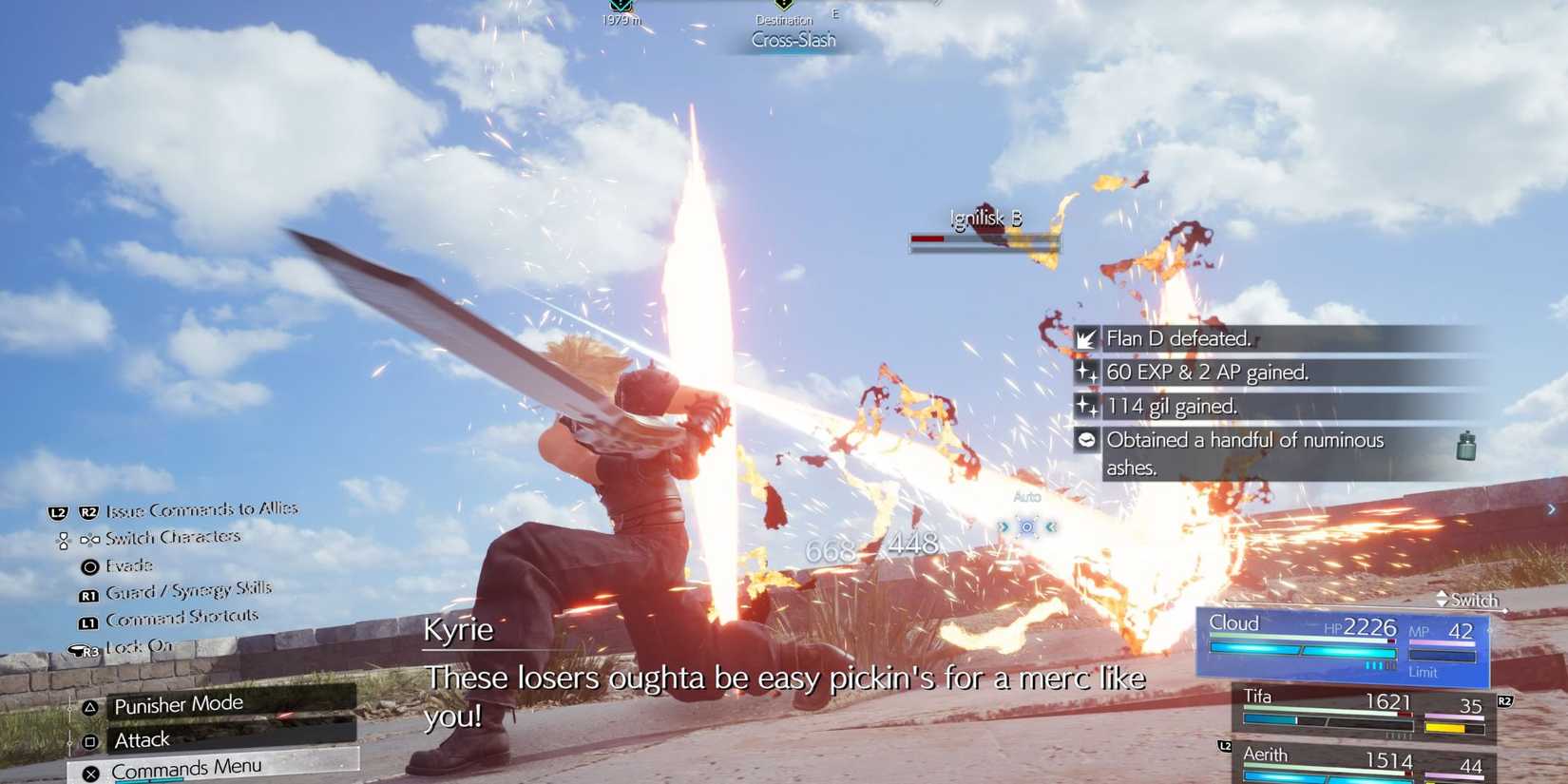Click the Evade circle button icon
Viewport: 1568px width, 784px height.
point(88,564)
